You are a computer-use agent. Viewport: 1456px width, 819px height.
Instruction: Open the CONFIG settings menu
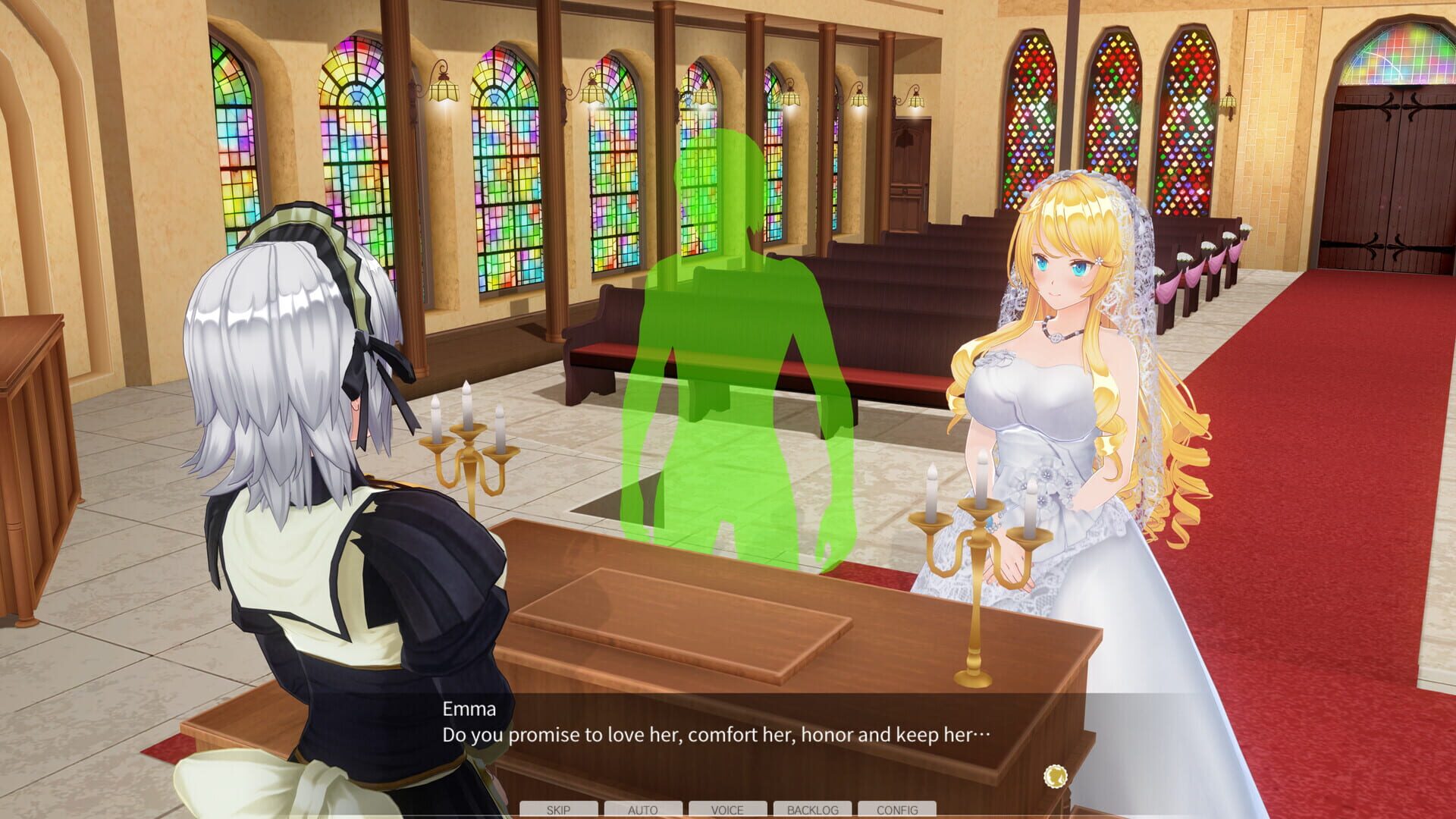(x=899, y=810)
